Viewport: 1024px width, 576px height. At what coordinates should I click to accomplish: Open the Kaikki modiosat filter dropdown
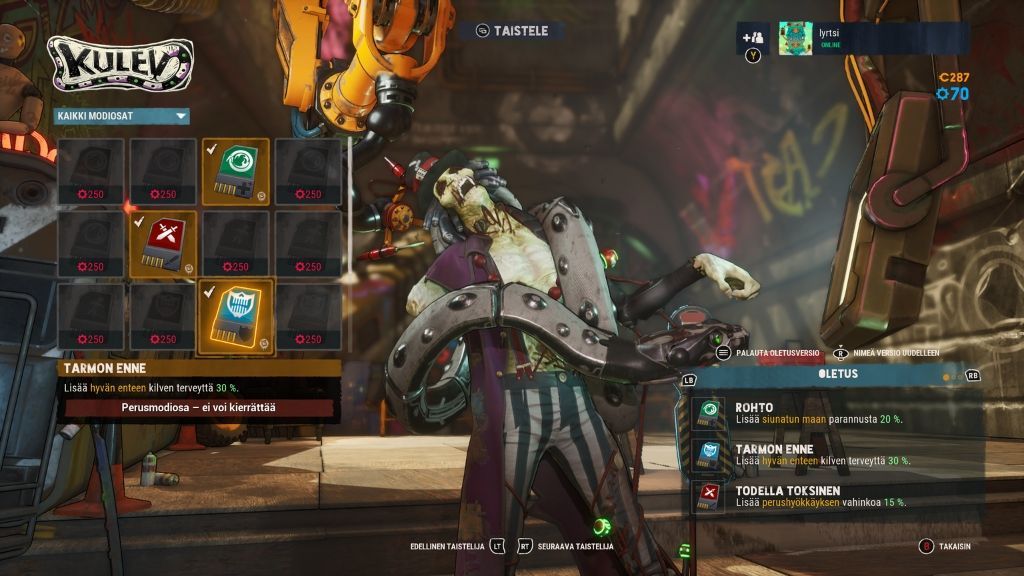click(121, 116)
